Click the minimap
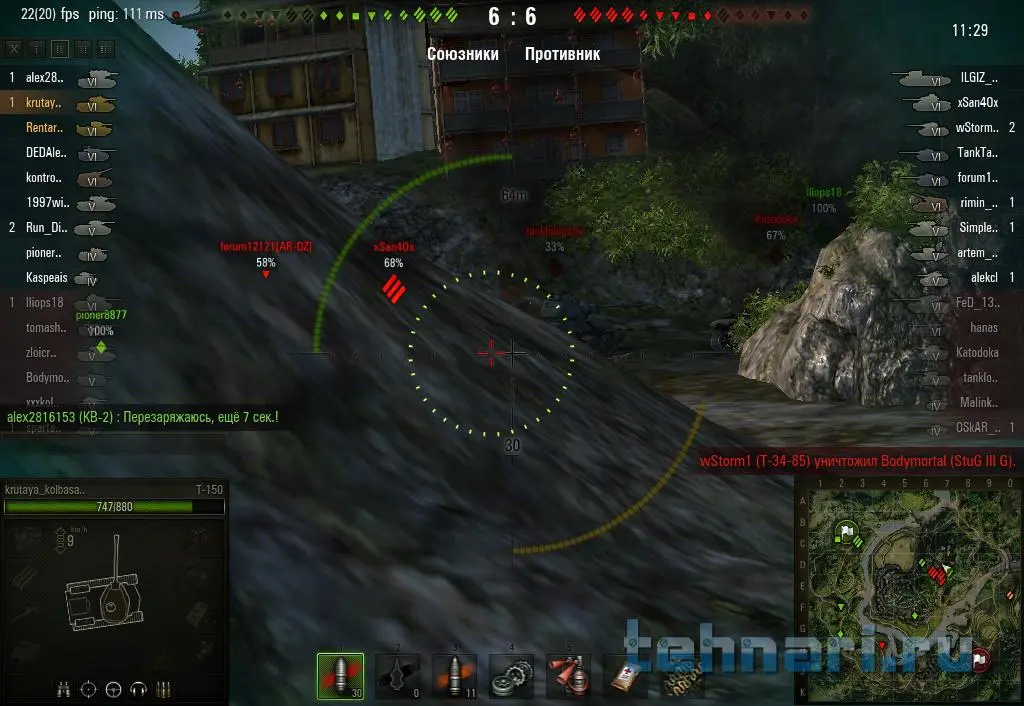Viewport: 1024px width, 706px height. click(906, 590)
